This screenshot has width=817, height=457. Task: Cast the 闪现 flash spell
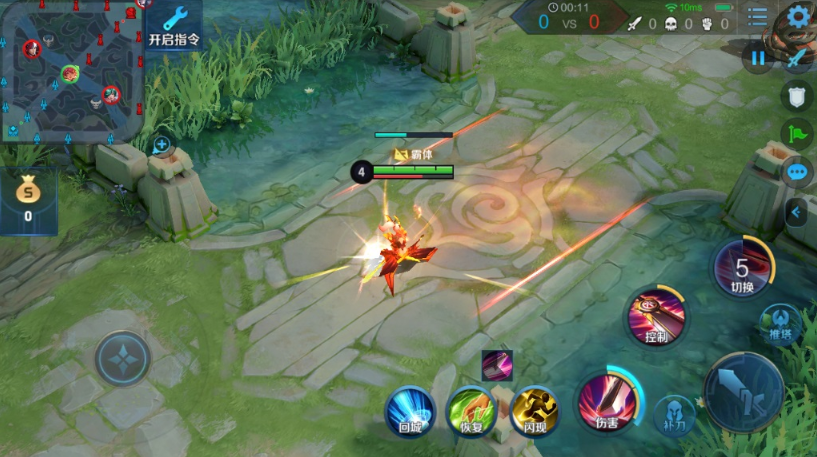pos(535,411)
